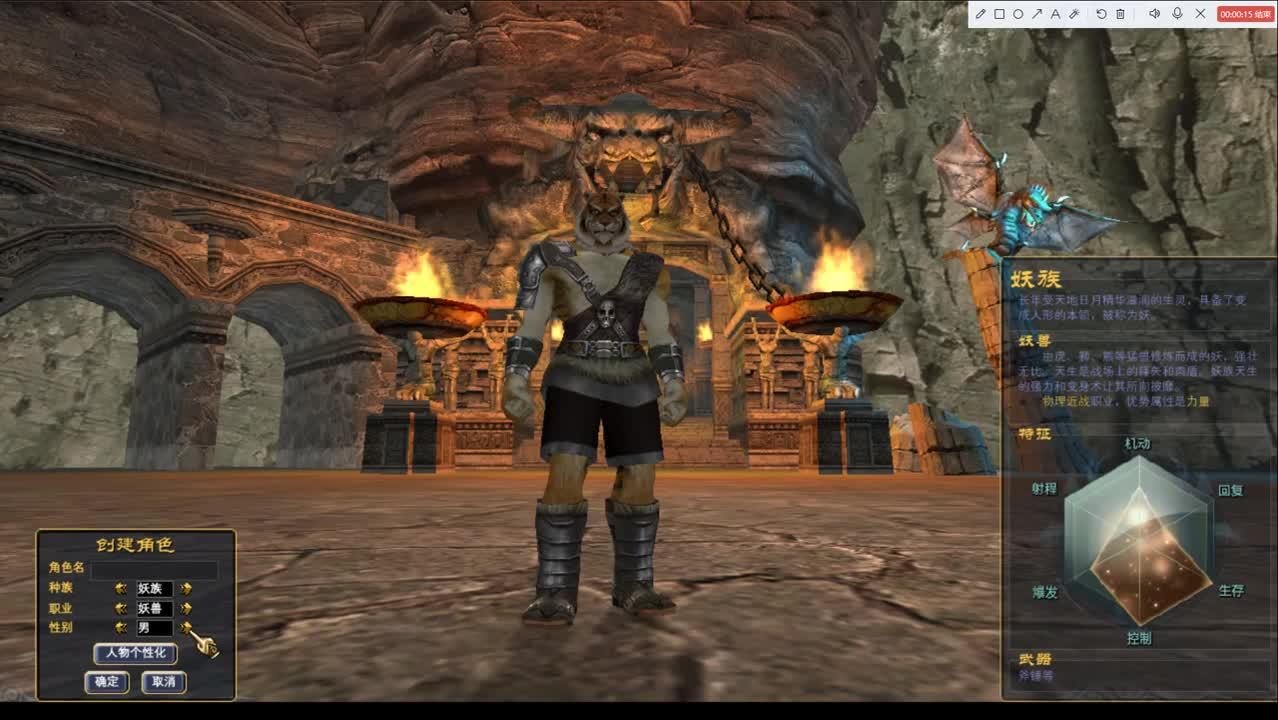1278x720 pixels.
Task: Select next race with 种族 right arrow
Action: click(x=186, y=589)
